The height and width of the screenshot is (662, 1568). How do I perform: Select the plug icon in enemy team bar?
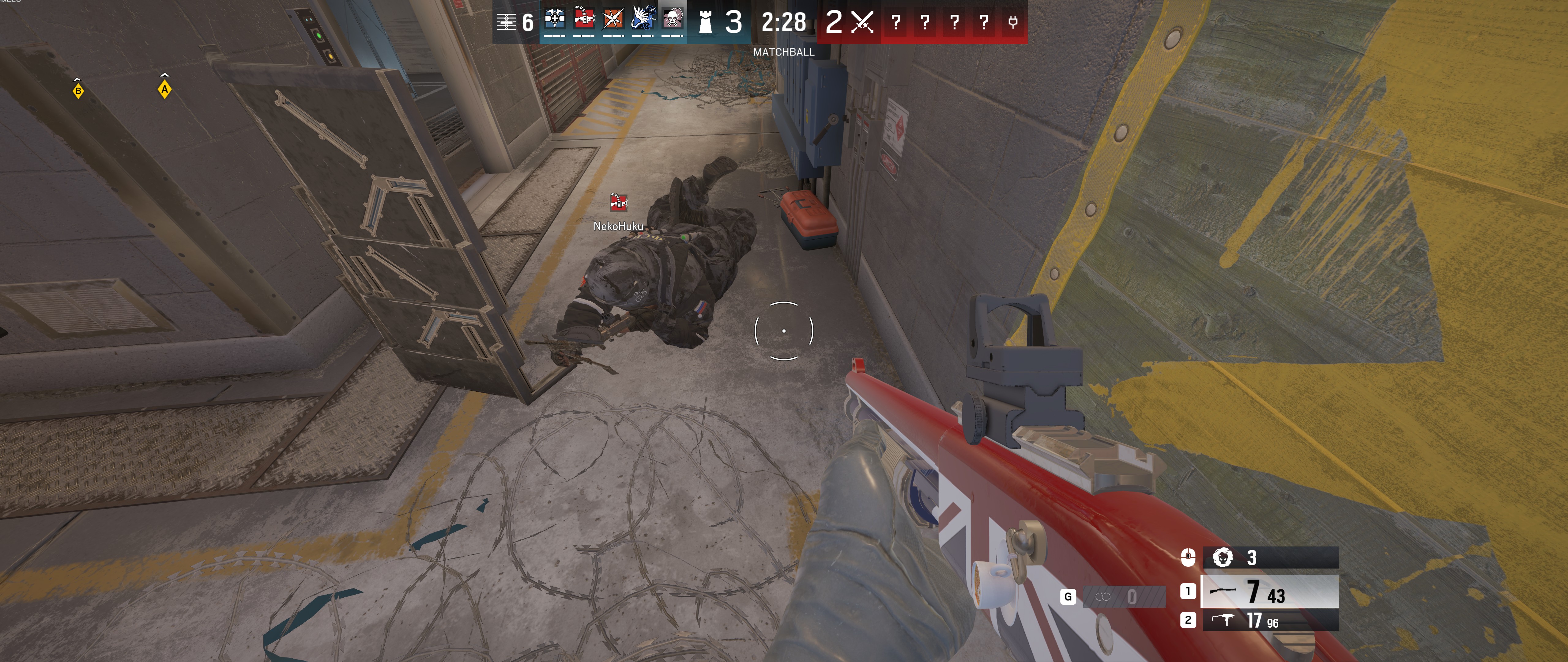click(1013, 23)
